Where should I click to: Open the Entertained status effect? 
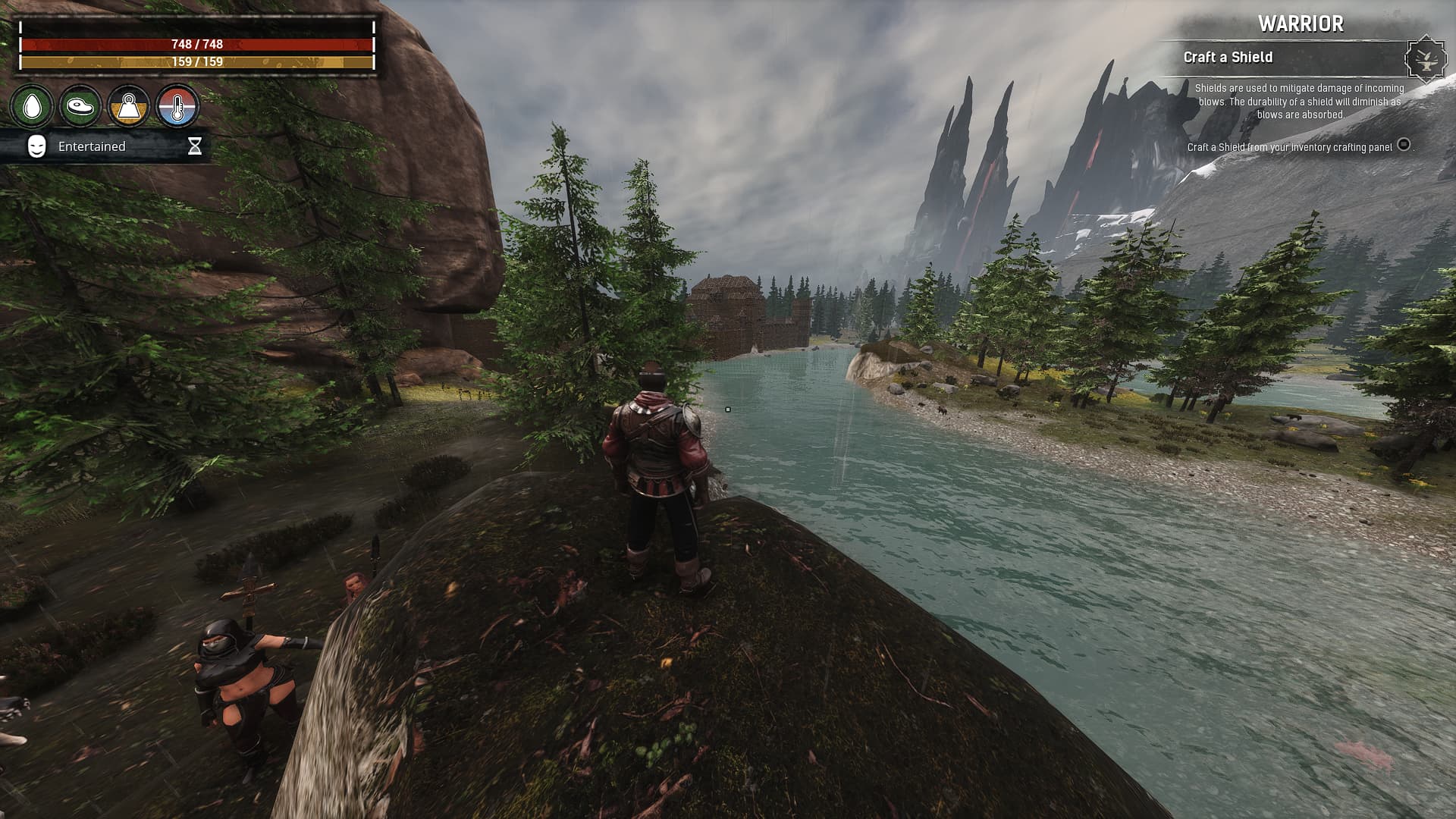[x=92, y=146]
